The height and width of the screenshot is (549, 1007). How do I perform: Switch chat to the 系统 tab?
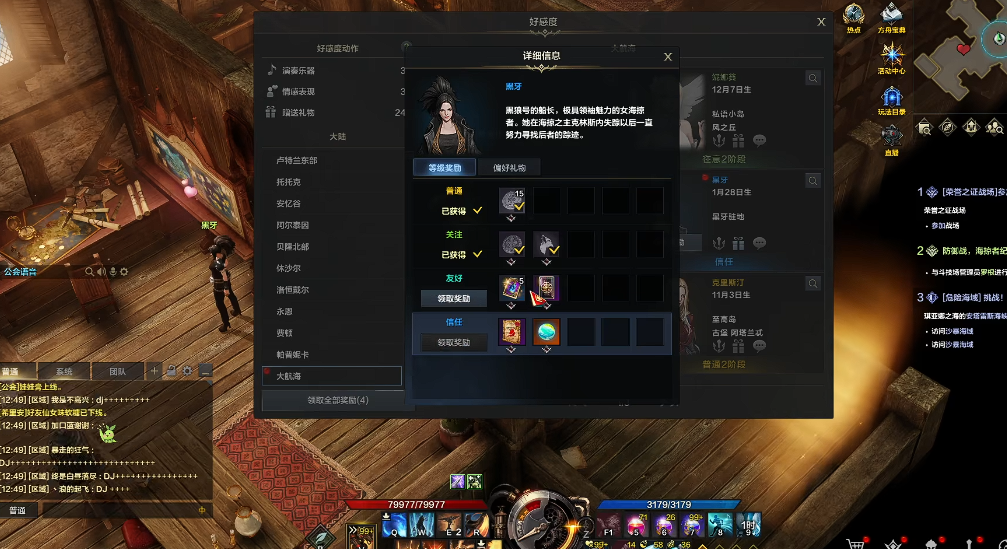point(63,371)
